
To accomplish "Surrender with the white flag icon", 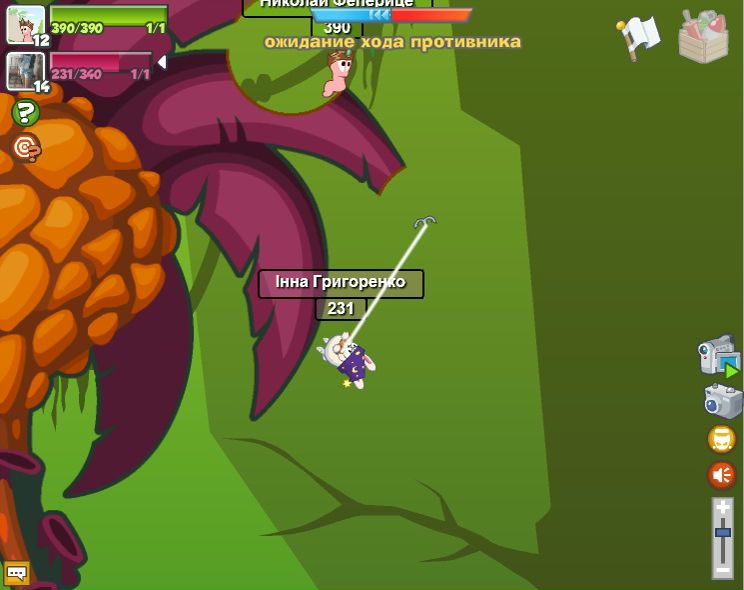I will 638,37.
